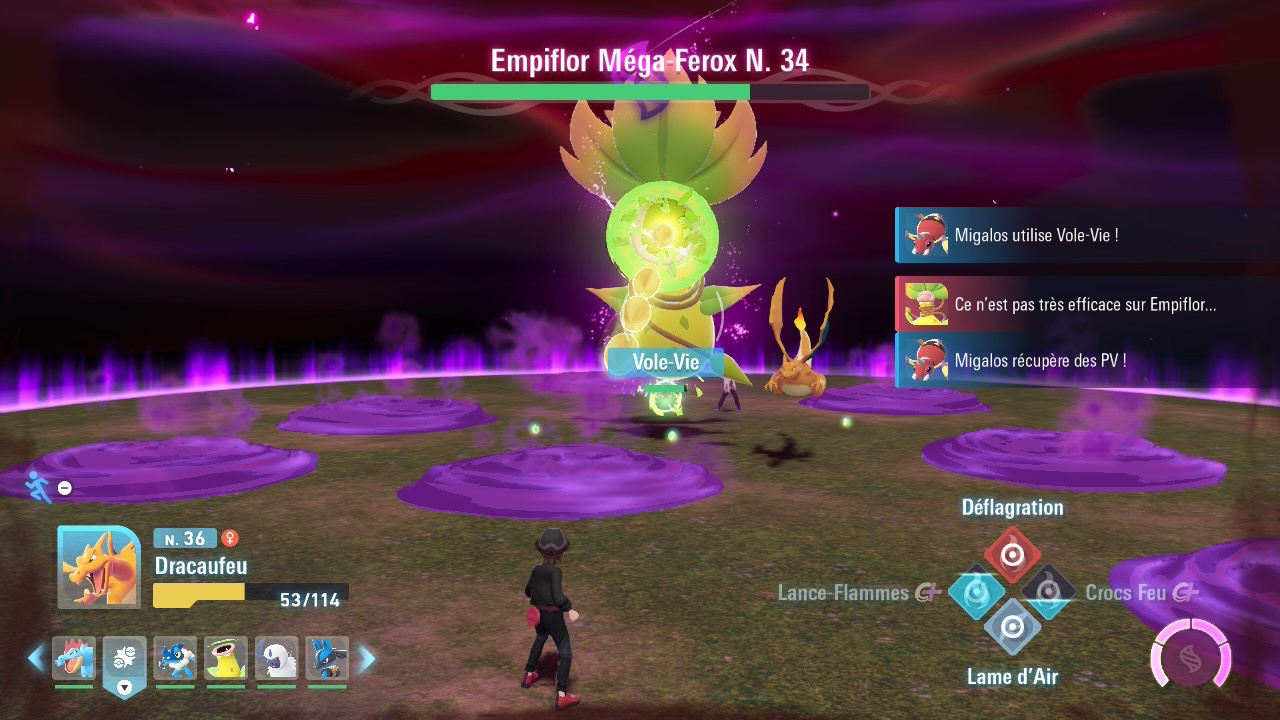
Task: Choose the yellow Victreebel party slot
Action: pos(226,658)
